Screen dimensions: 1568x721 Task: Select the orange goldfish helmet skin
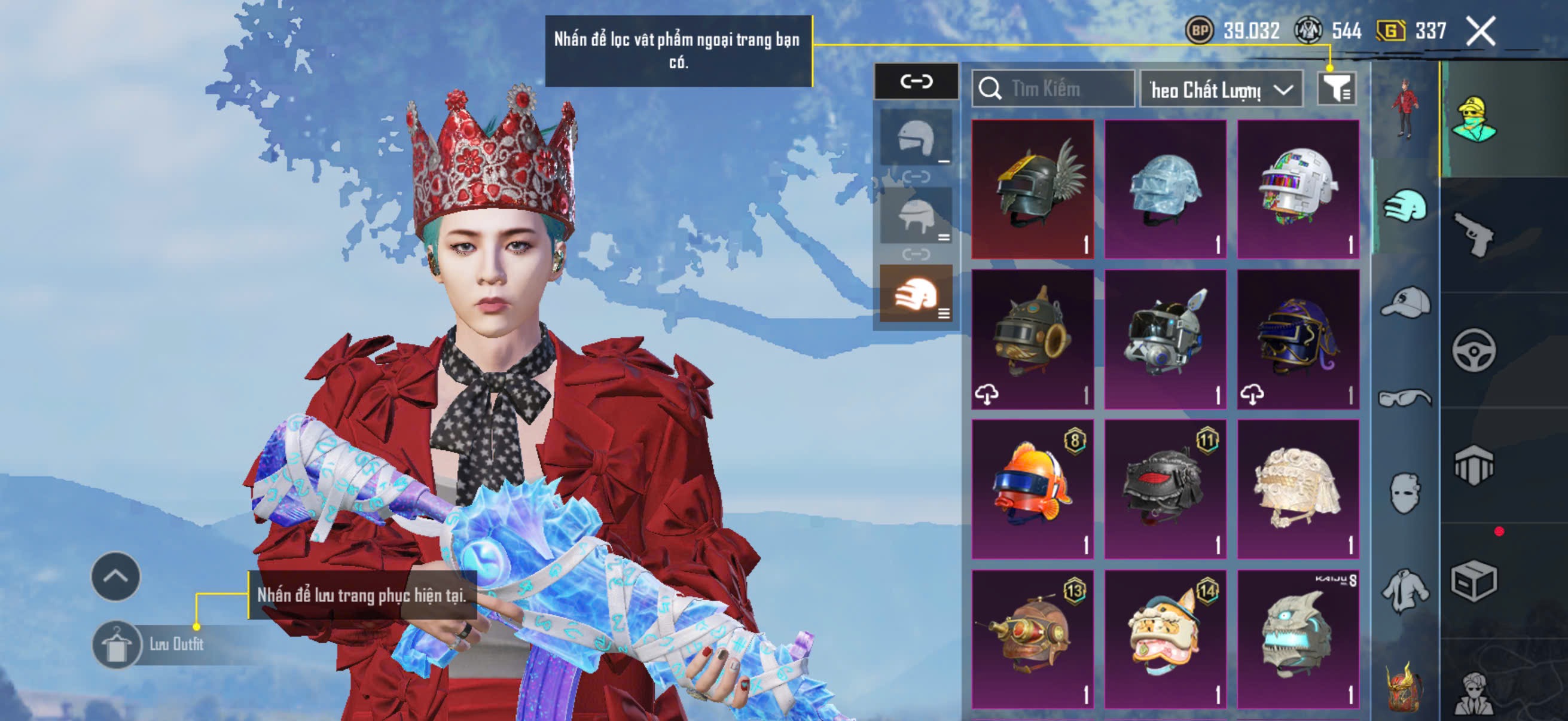pos(1032,488)
